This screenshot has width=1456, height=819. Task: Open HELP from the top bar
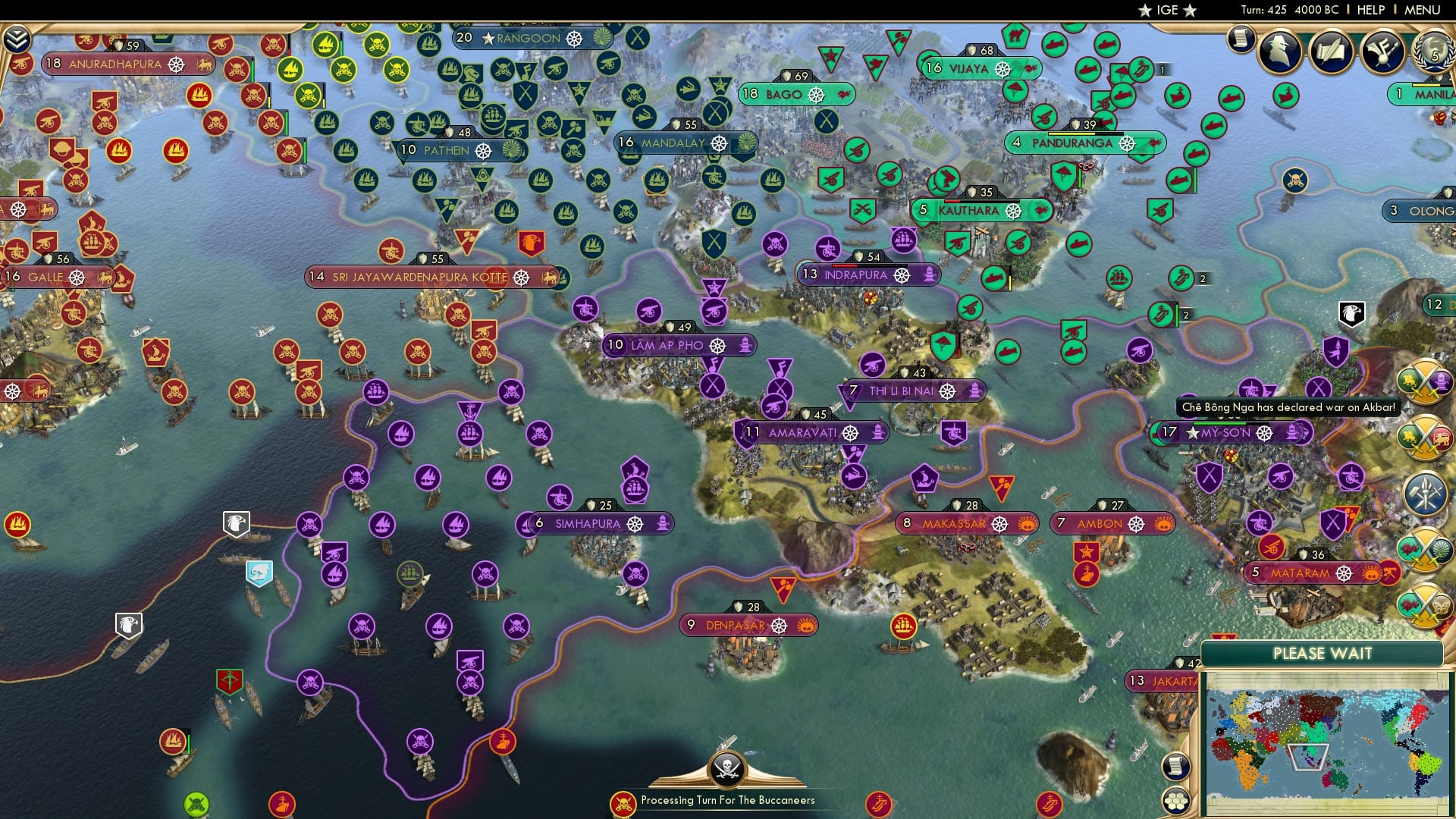click(x=1370, y=10)
